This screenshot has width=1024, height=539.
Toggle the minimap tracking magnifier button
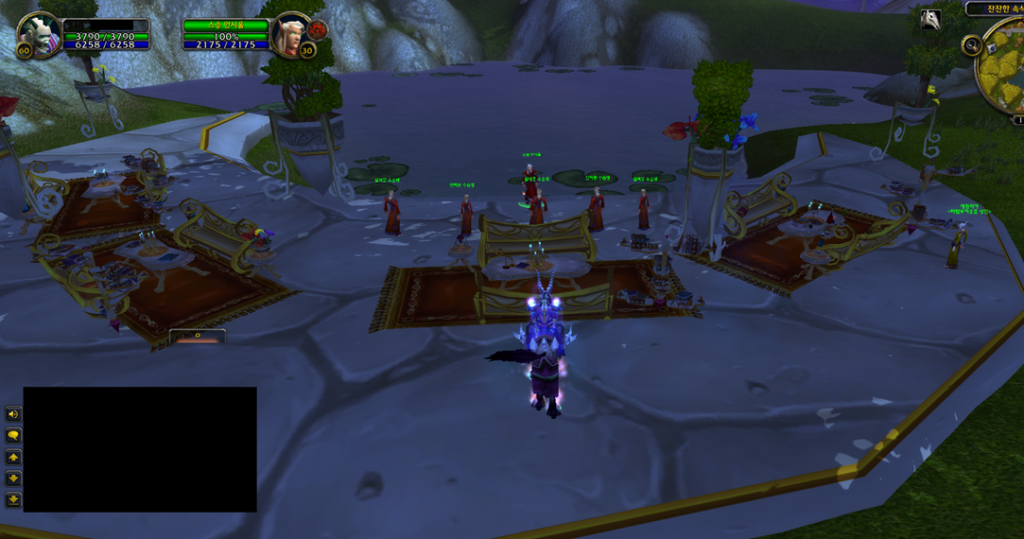tap(971, 45)
